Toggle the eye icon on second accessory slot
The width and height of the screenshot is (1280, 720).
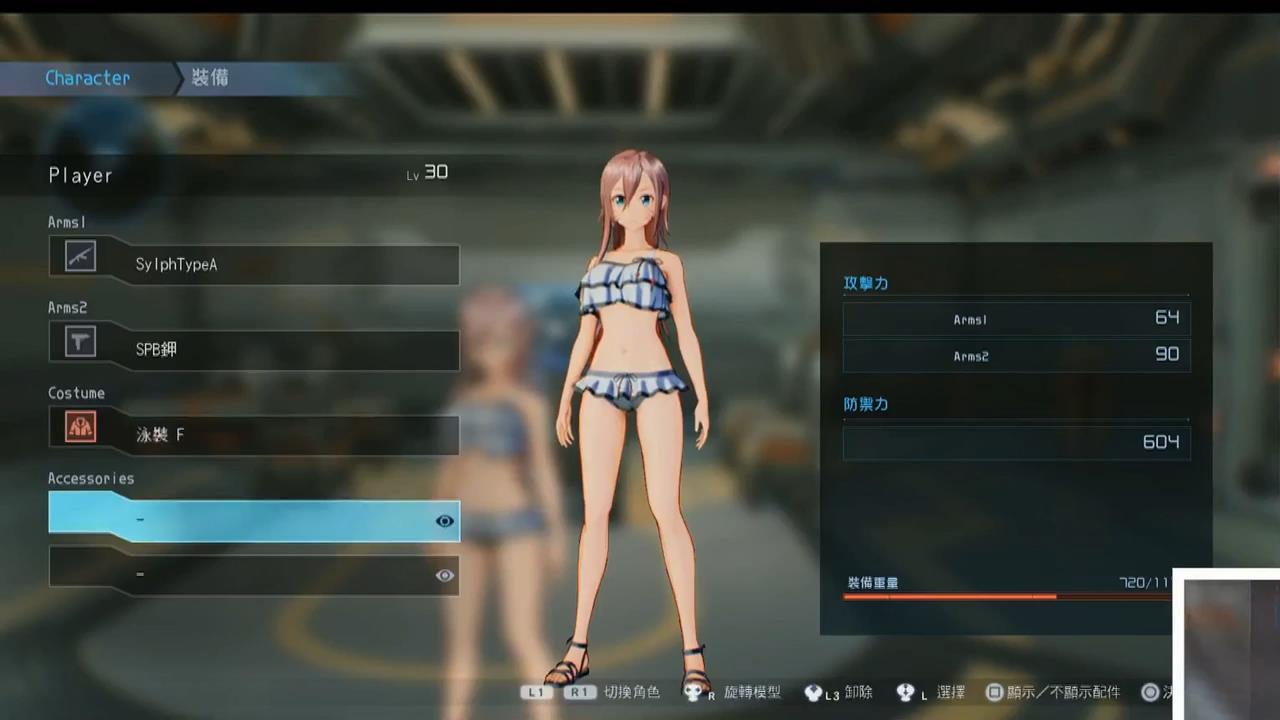coord(444,574)
